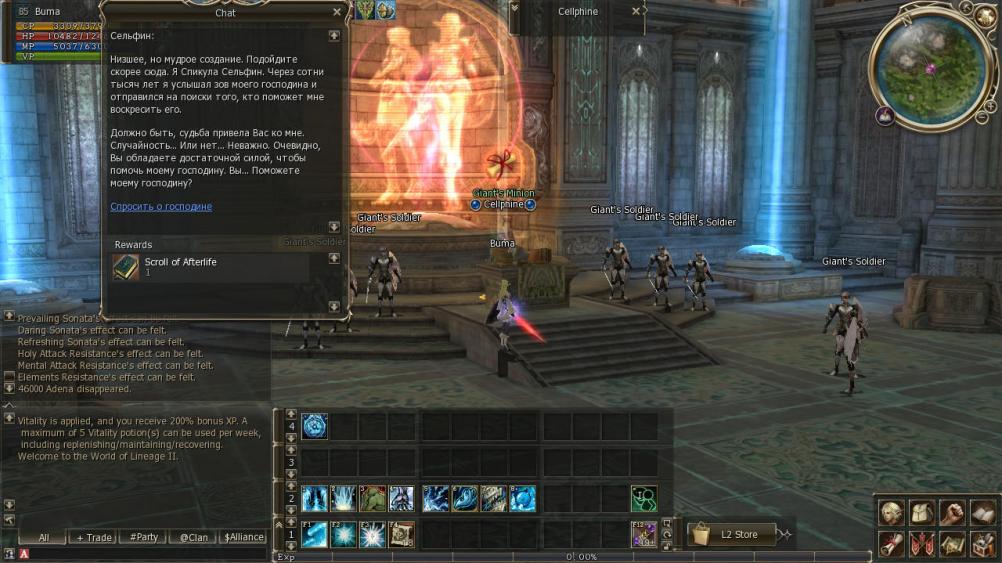Click the 'Спросить о господине' dialogue link
This screenshot has width=1002, height=563.
161,207
